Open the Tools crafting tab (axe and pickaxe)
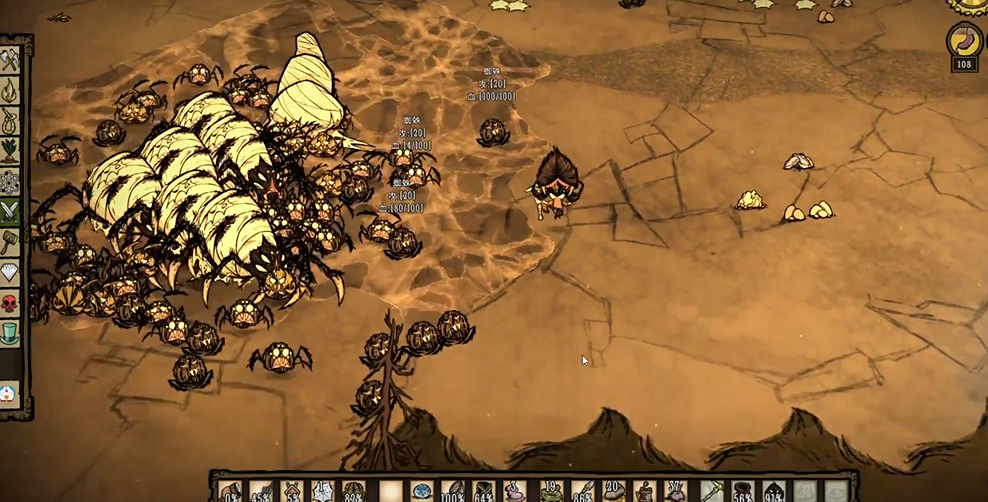 10,61
